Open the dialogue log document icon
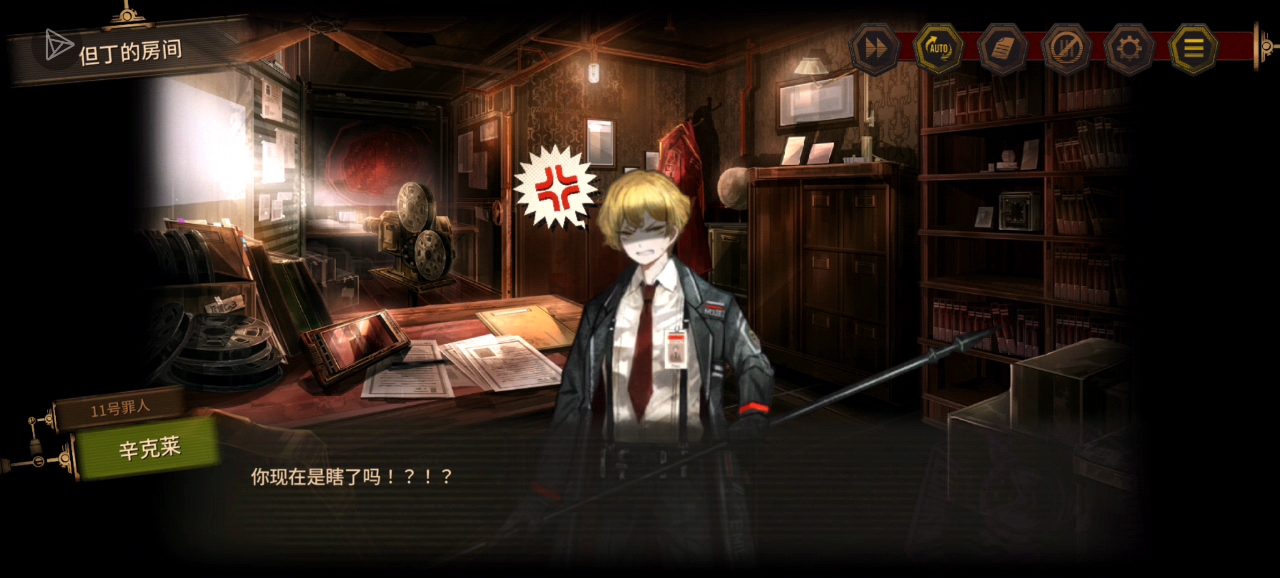Viewport: 1280px width, 578px height. pos(1002,49)
